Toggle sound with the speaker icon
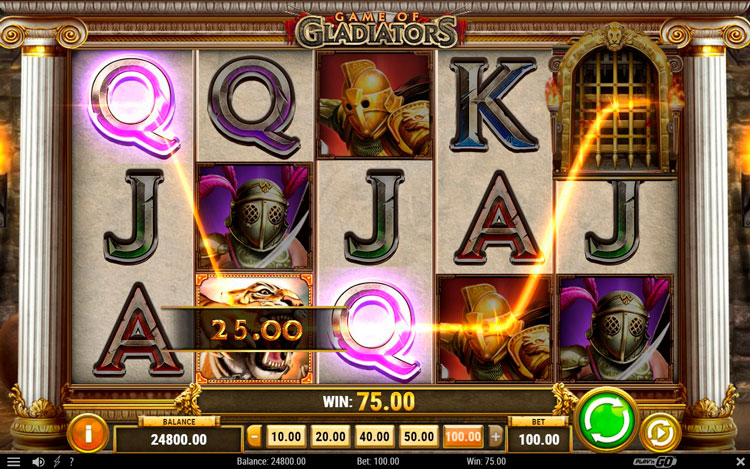Viewport: 750px width, 469px height. pos(38,462)
